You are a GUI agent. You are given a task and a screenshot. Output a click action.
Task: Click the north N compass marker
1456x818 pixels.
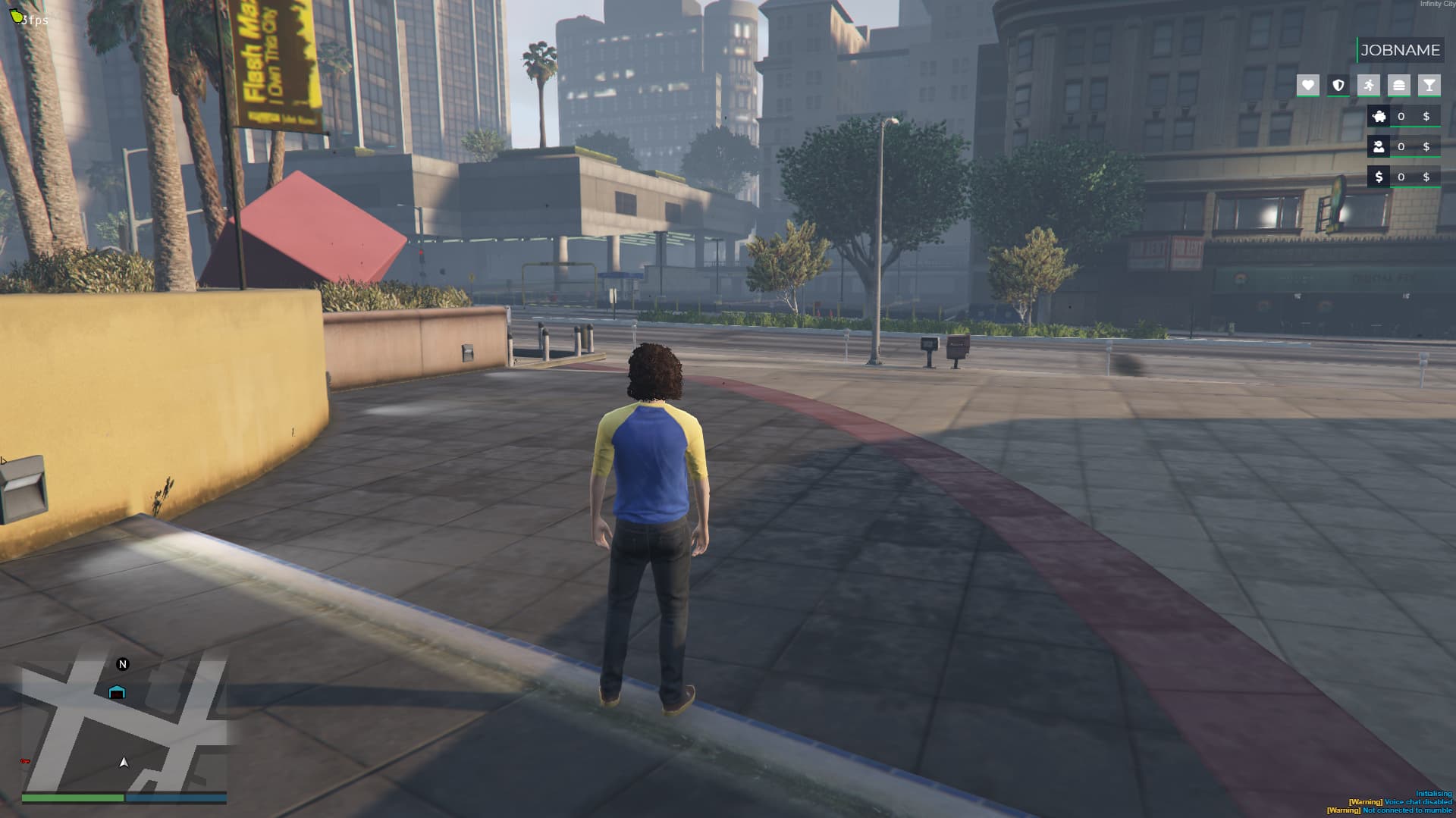(123, 664)
